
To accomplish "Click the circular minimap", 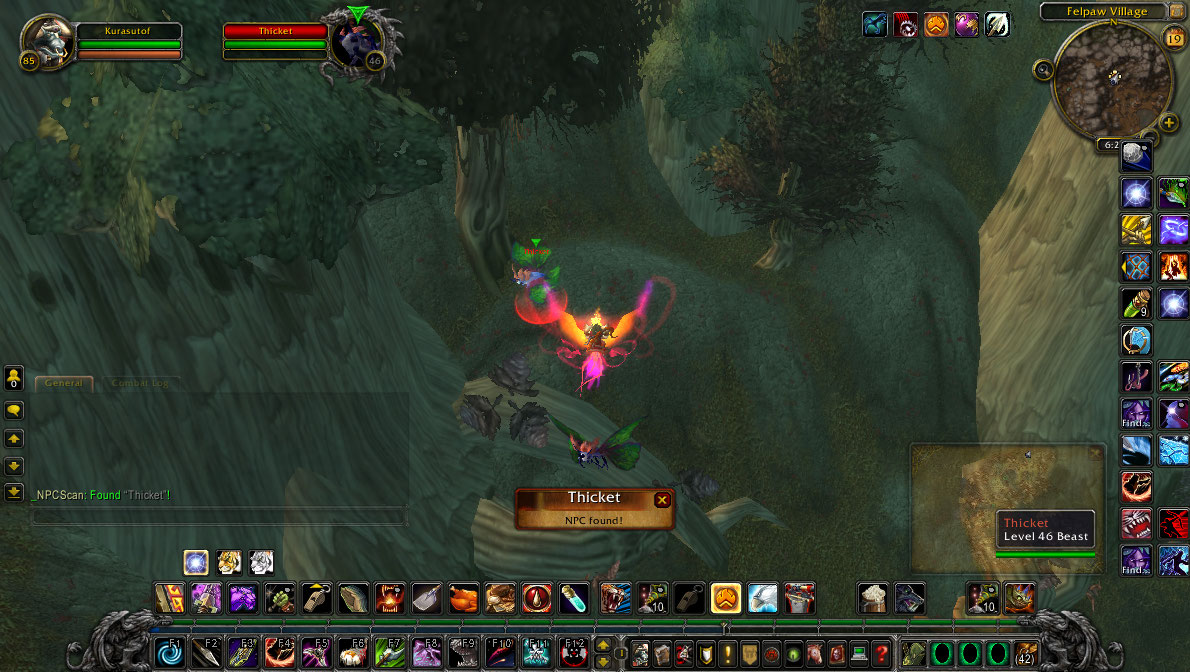I will tap(1112, 78).
